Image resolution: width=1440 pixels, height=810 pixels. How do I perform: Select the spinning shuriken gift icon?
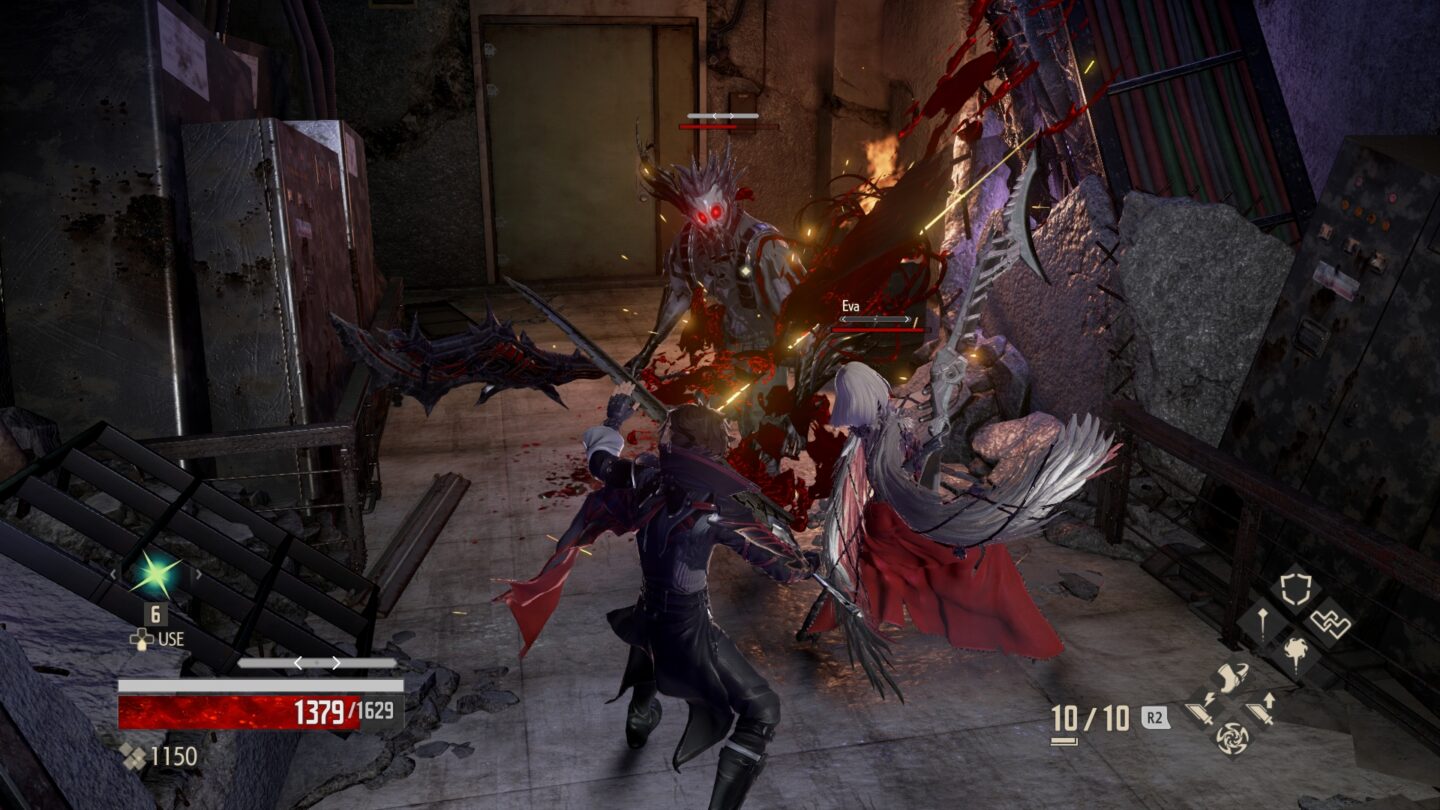pos(1233,739)
